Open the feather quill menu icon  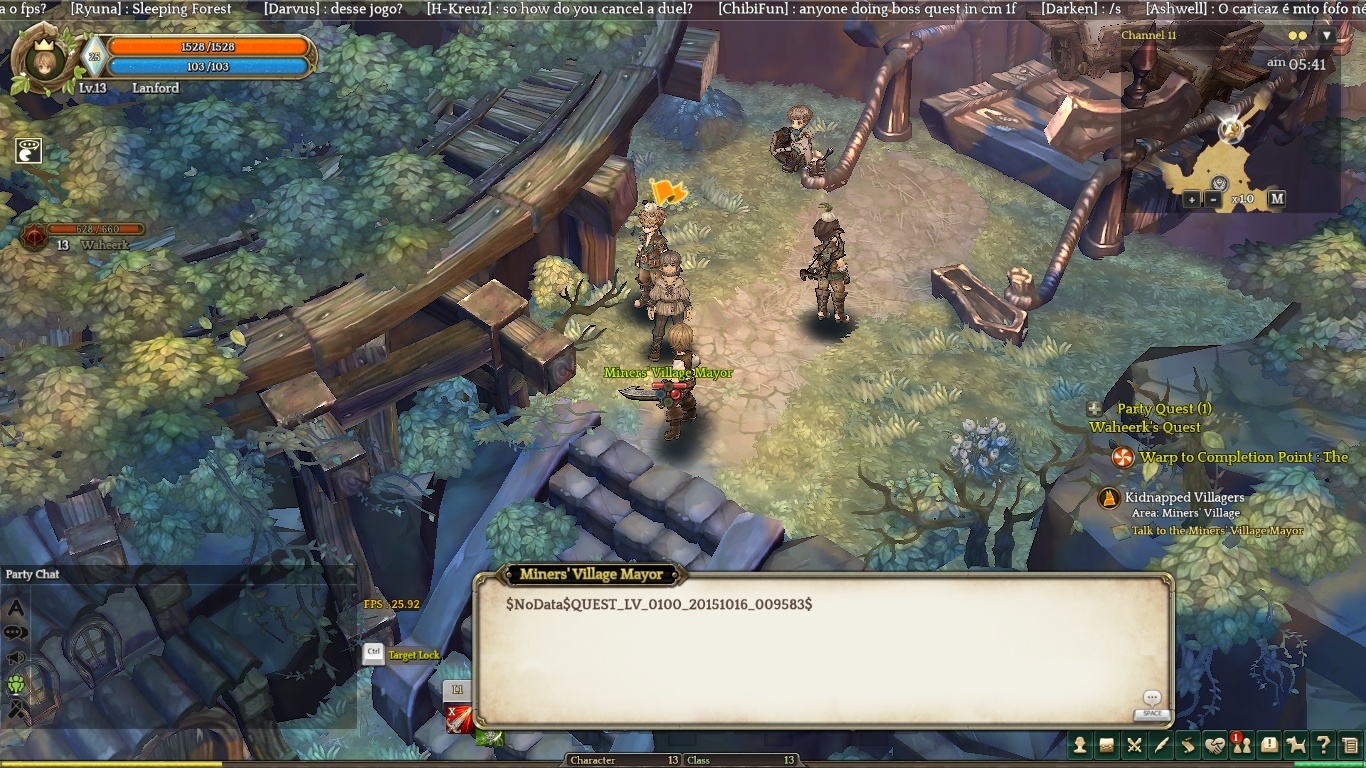coord(1161,745)
